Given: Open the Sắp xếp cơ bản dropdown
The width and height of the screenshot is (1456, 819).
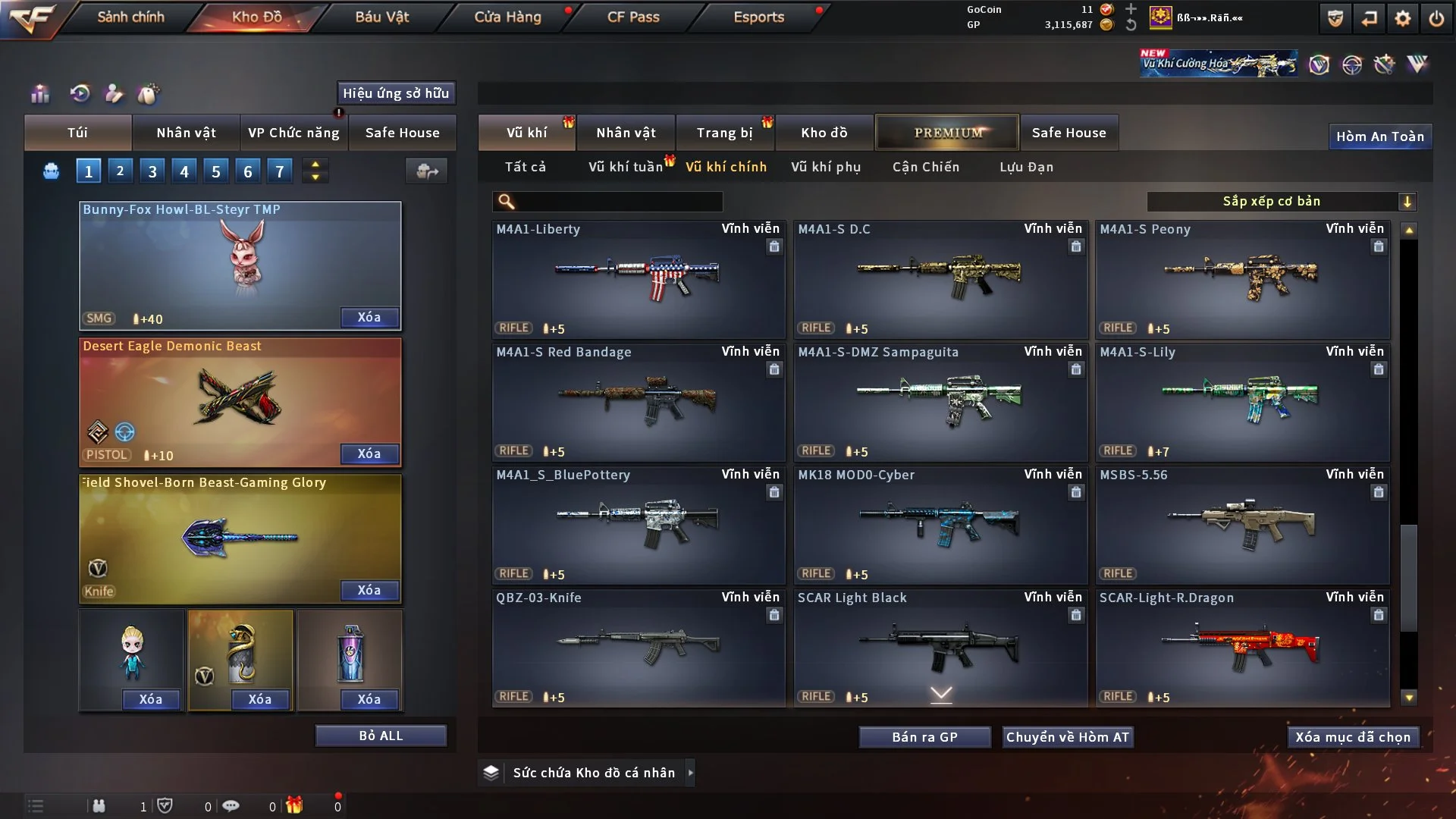Looking at the screenshot, I should pyautogui.click(x=1280, y=202).
